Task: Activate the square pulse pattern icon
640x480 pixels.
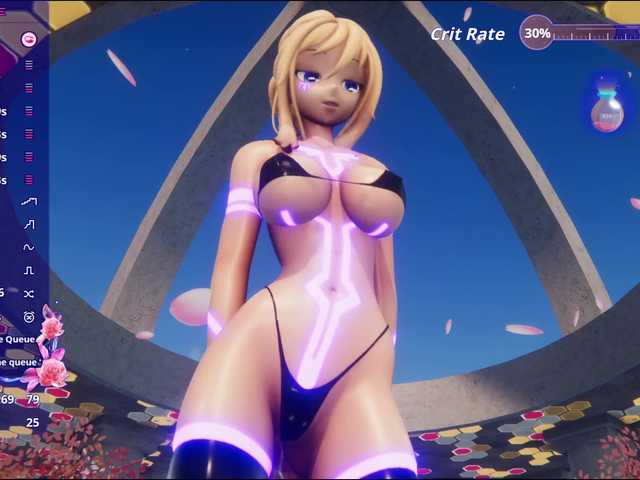Action: click(29, 270)
